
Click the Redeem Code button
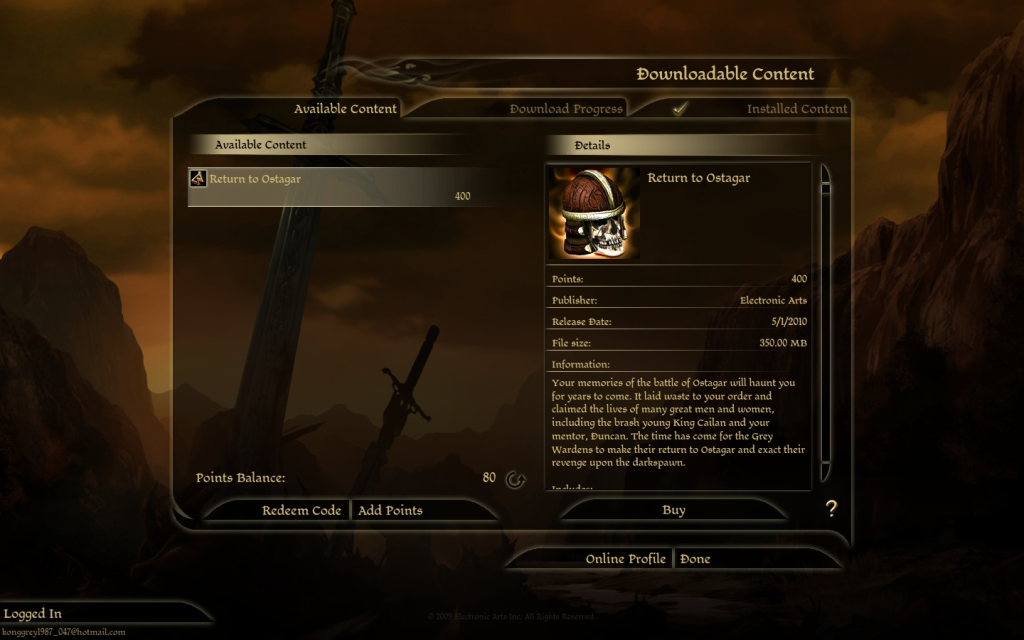(301, 510)
